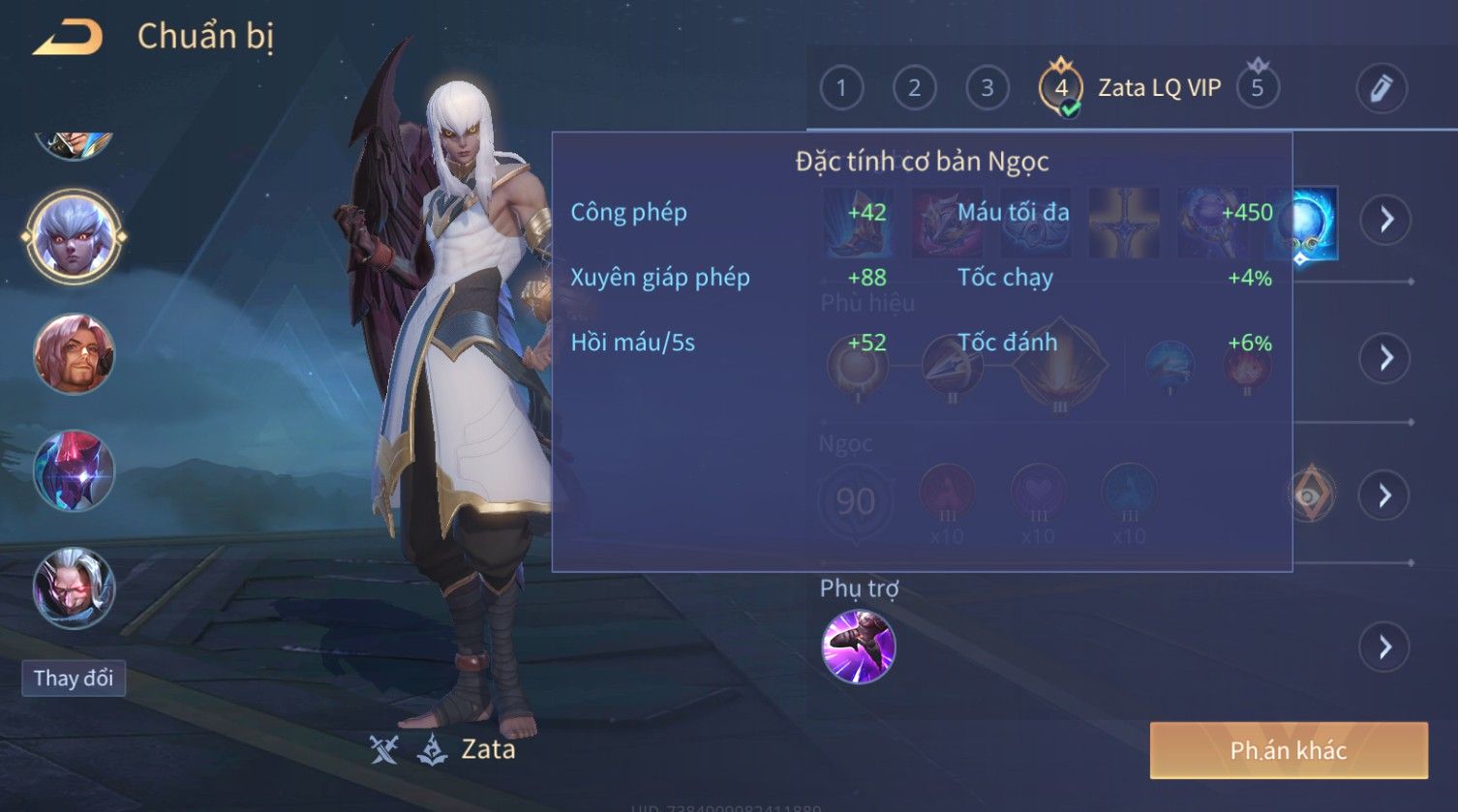The image size is (1458, 812).
Task: Click the Thay đổi hero change button
Action: [74, 677]
